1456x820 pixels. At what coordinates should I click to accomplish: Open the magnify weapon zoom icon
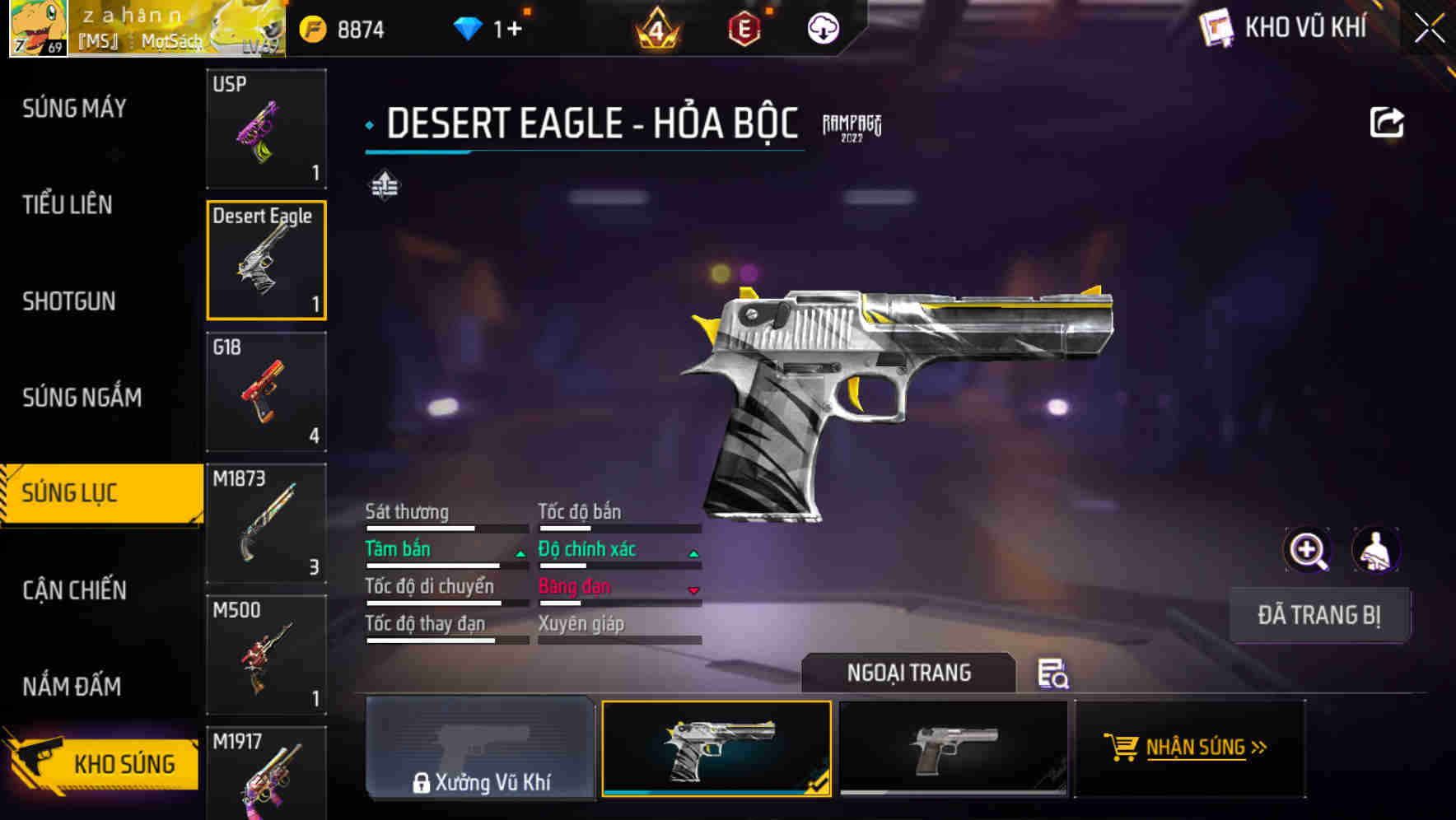point(1309,549)
